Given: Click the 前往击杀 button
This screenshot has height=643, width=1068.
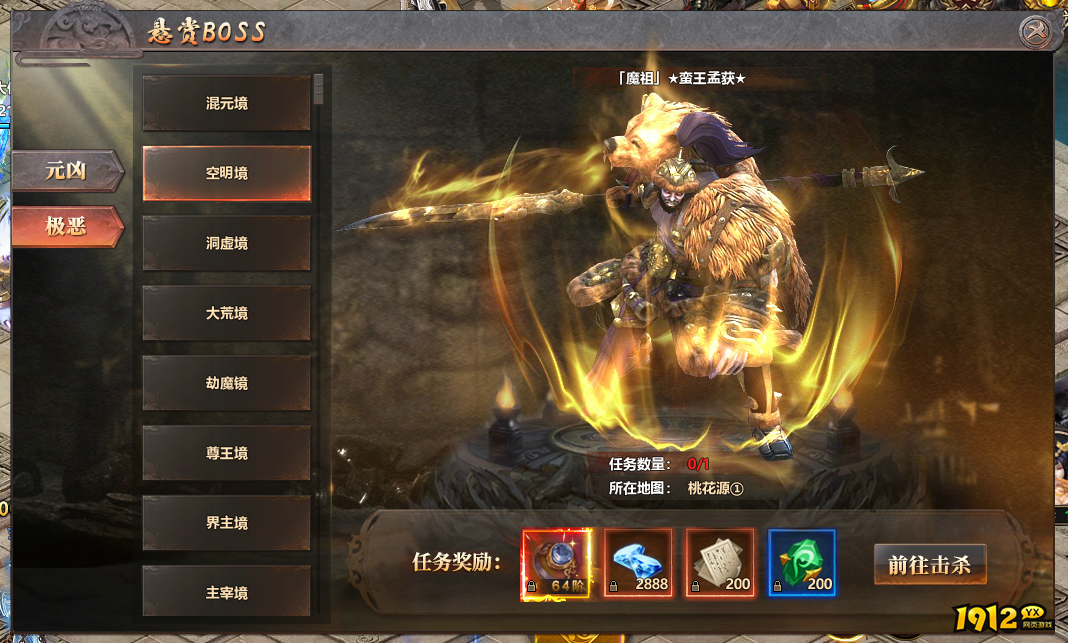Looking at the screenshot, I should [x=929, y=564].
